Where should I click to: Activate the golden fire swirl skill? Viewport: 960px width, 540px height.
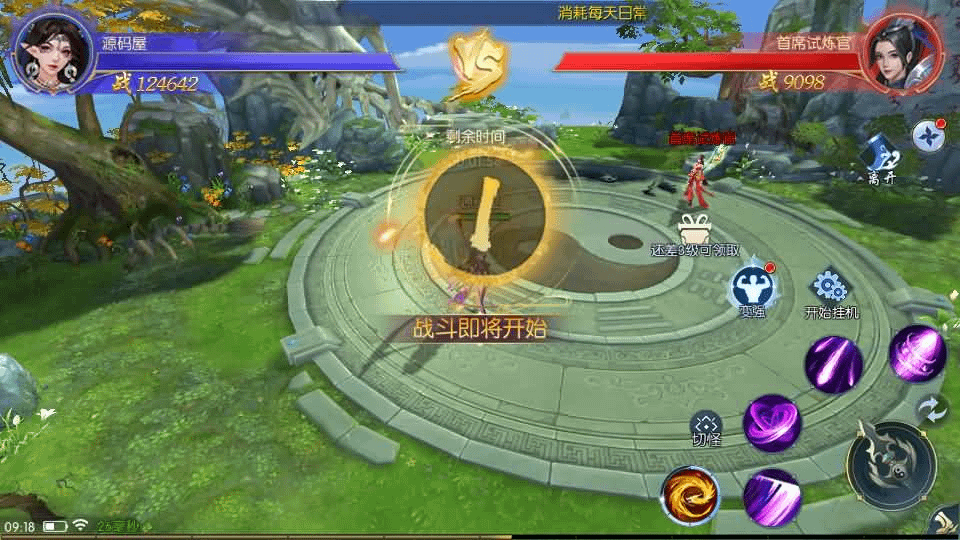[x=688, y=495]
